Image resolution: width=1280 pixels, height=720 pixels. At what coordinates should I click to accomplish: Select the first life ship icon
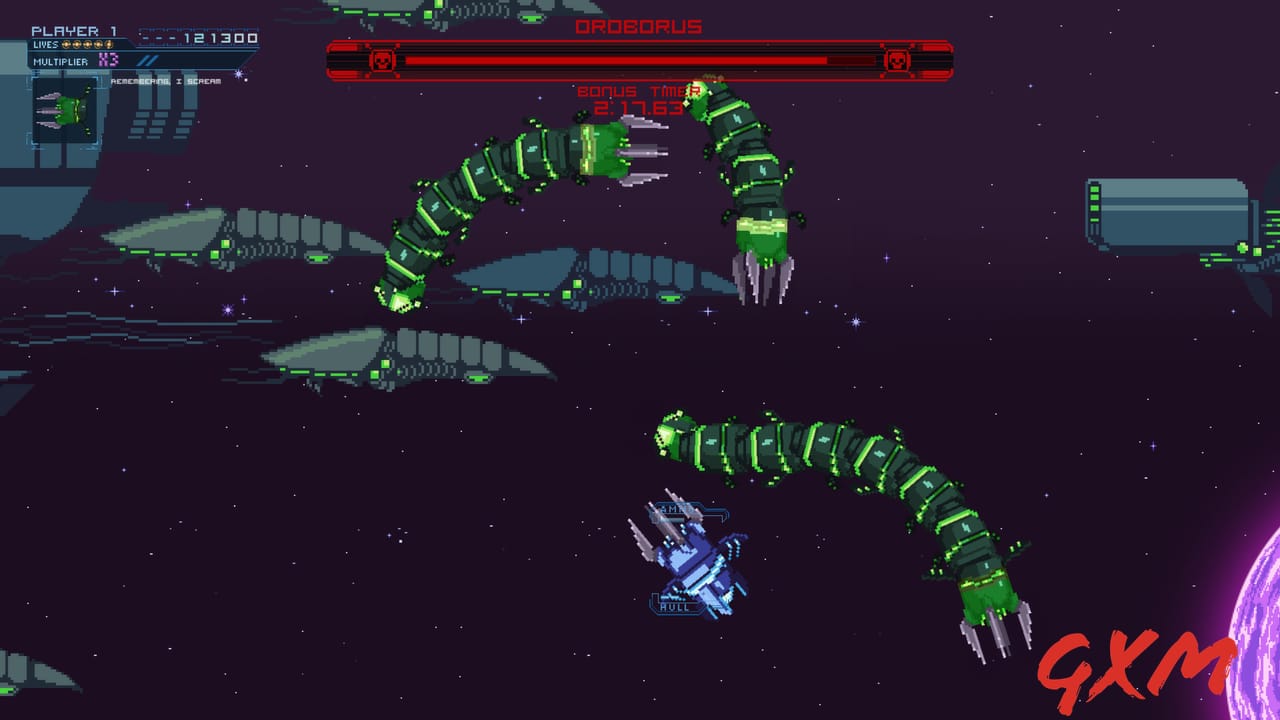65,44
